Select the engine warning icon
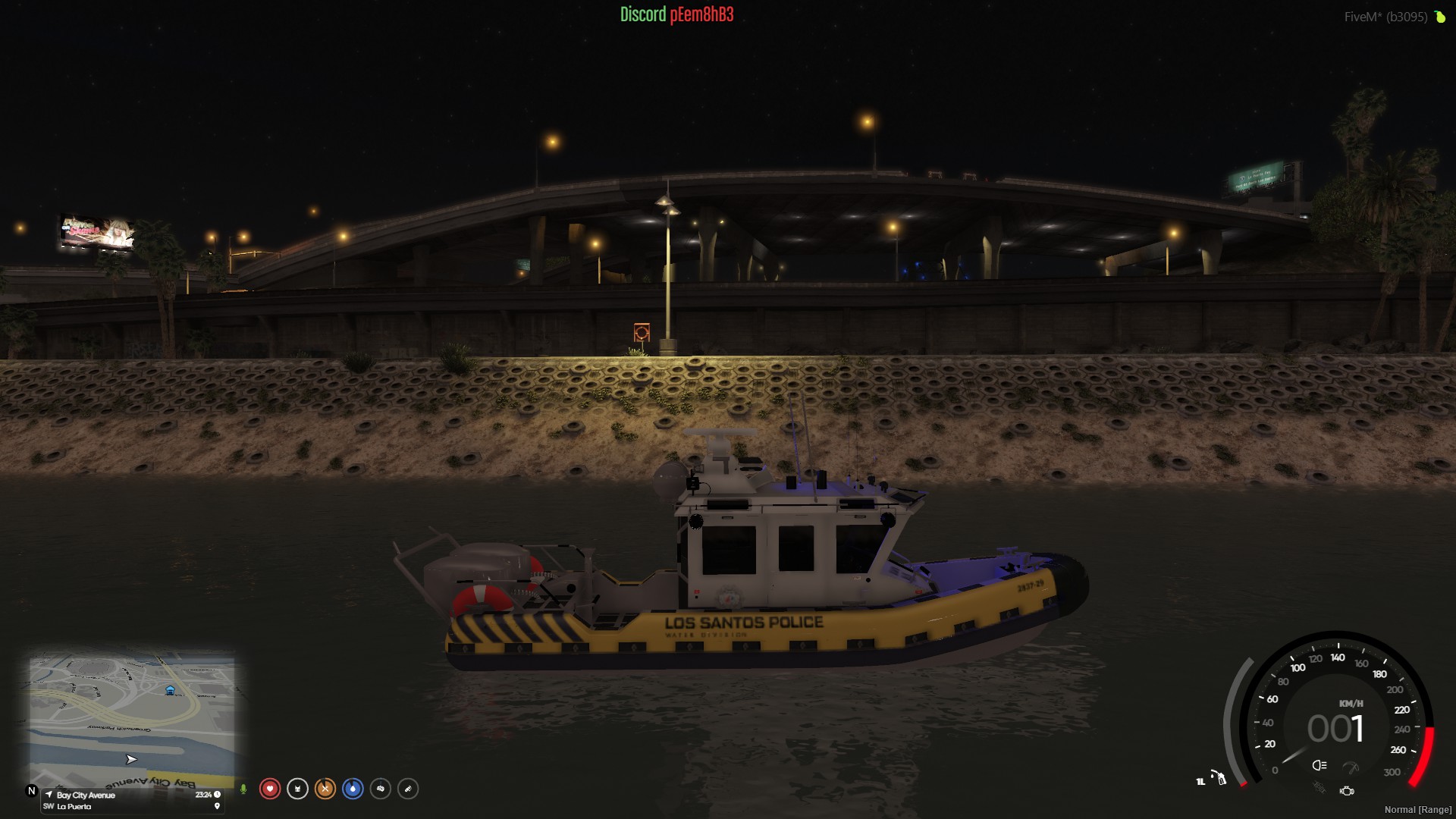1456x819 pixels. tap(1347, 791)
